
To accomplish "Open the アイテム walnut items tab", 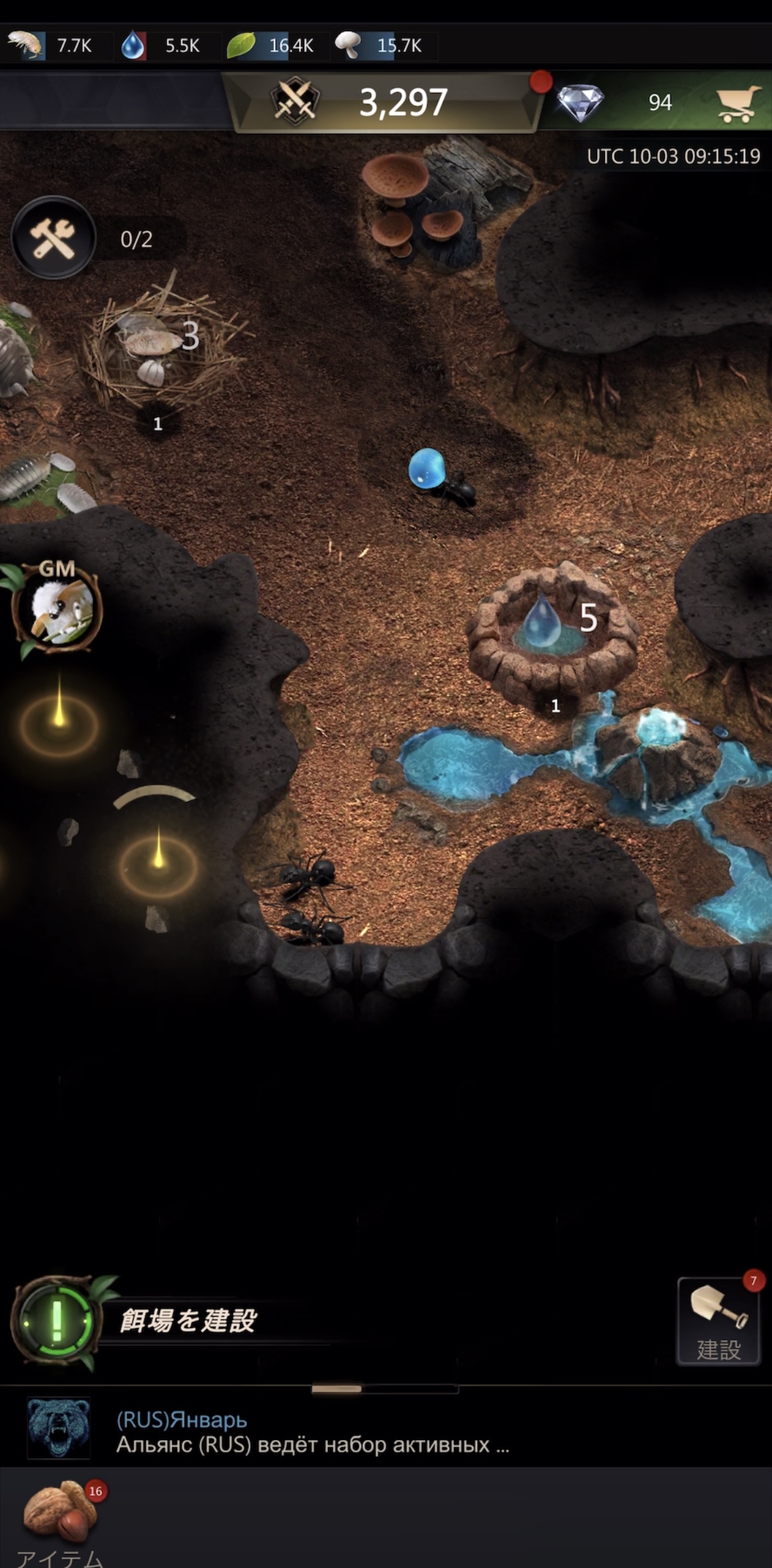I will (x=60, y=1517).
